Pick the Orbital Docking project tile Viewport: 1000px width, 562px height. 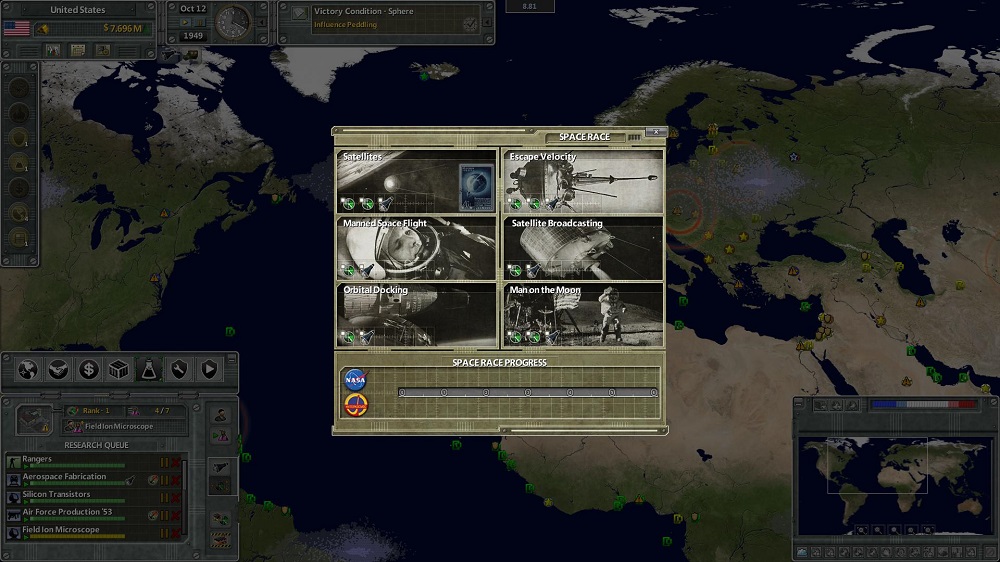pos(416,315)
